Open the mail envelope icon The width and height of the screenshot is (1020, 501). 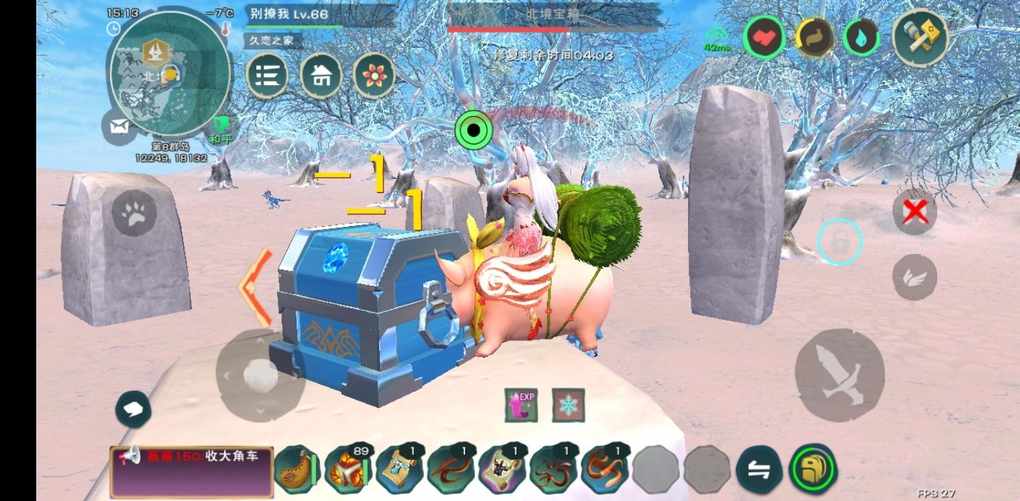(119, 126)
